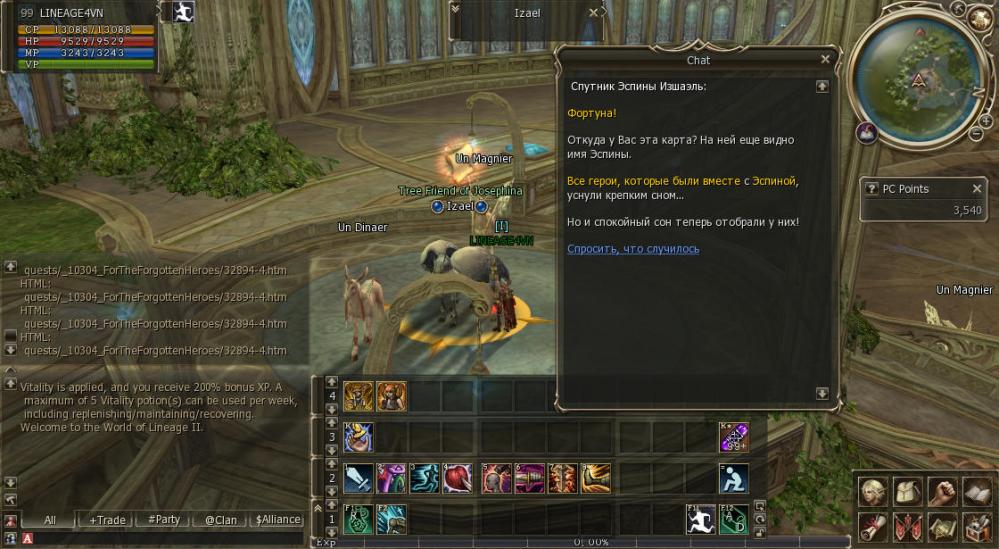
Task: Switch to the $Alliance chat tab
Action: [x=277, y=520]
